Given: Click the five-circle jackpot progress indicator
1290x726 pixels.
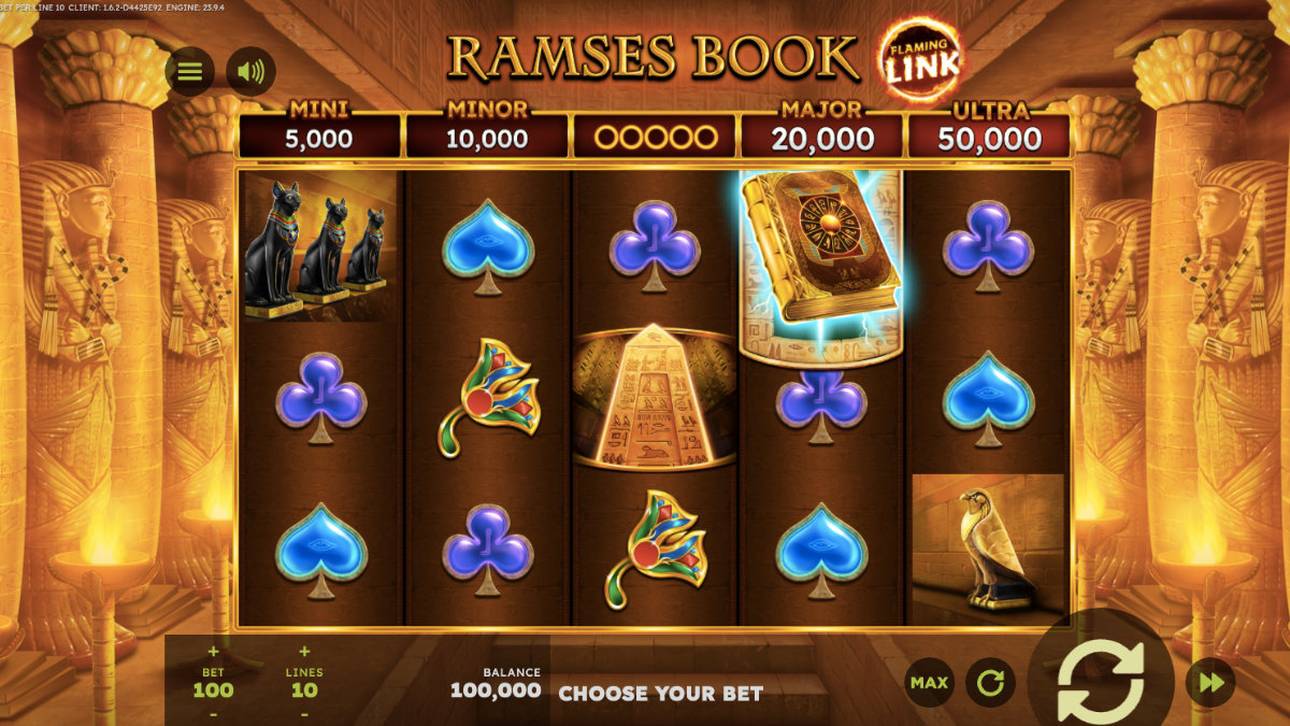Looking at the screenshot, I should pos(654,133).
